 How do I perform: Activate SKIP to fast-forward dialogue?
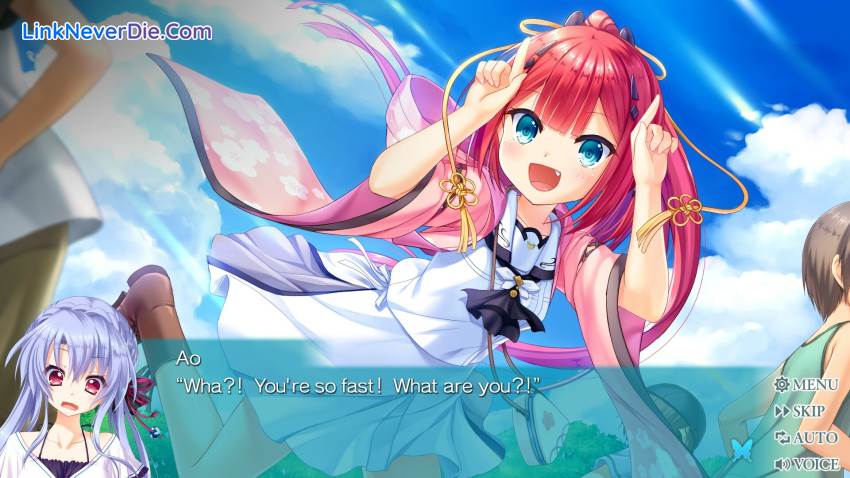[800, 411]
